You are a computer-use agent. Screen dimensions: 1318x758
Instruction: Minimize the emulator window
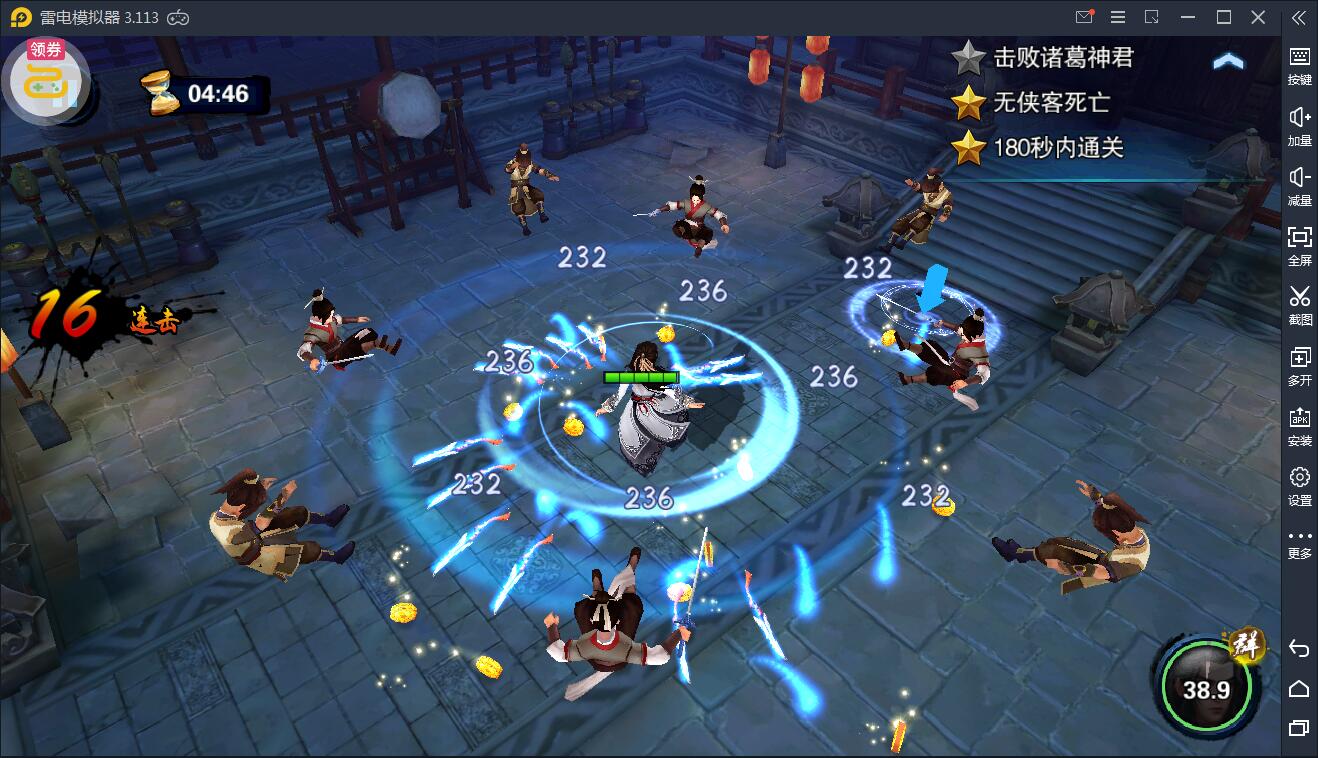coord(1188,17)
